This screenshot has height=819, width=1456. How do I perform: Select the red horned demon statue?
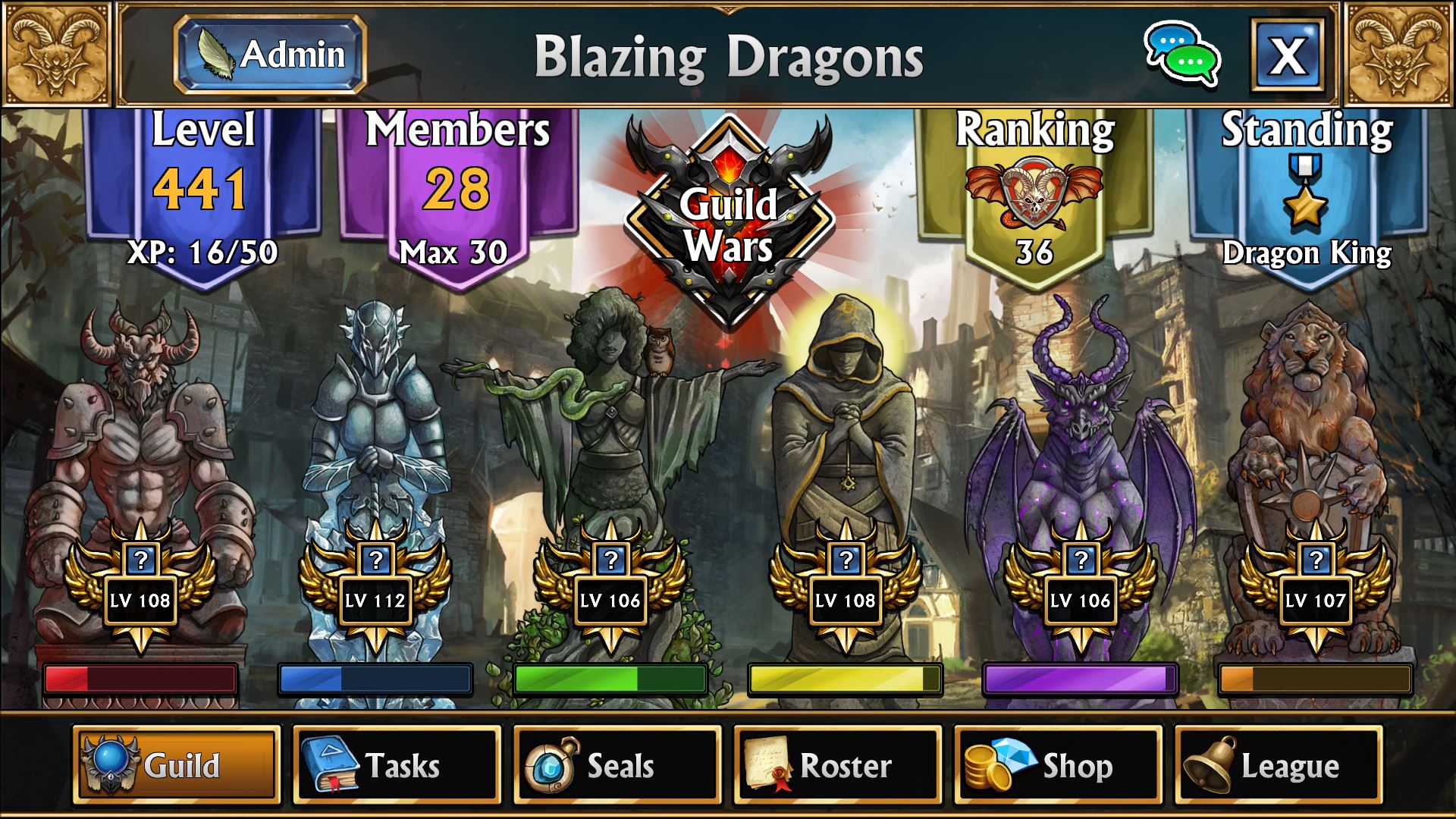tap(140, 440)
